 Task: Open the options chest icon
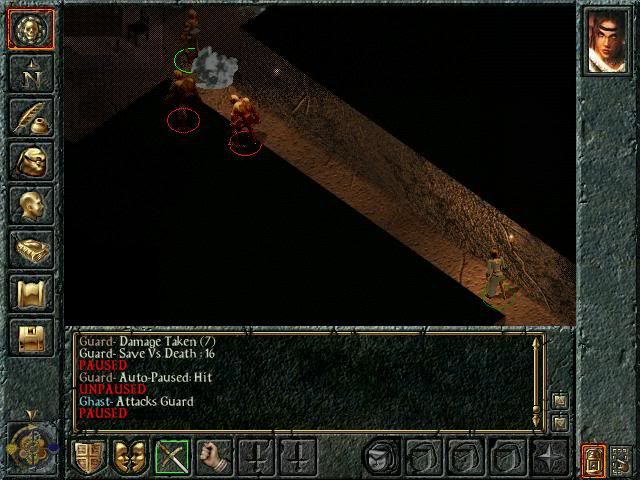(30, 337)
